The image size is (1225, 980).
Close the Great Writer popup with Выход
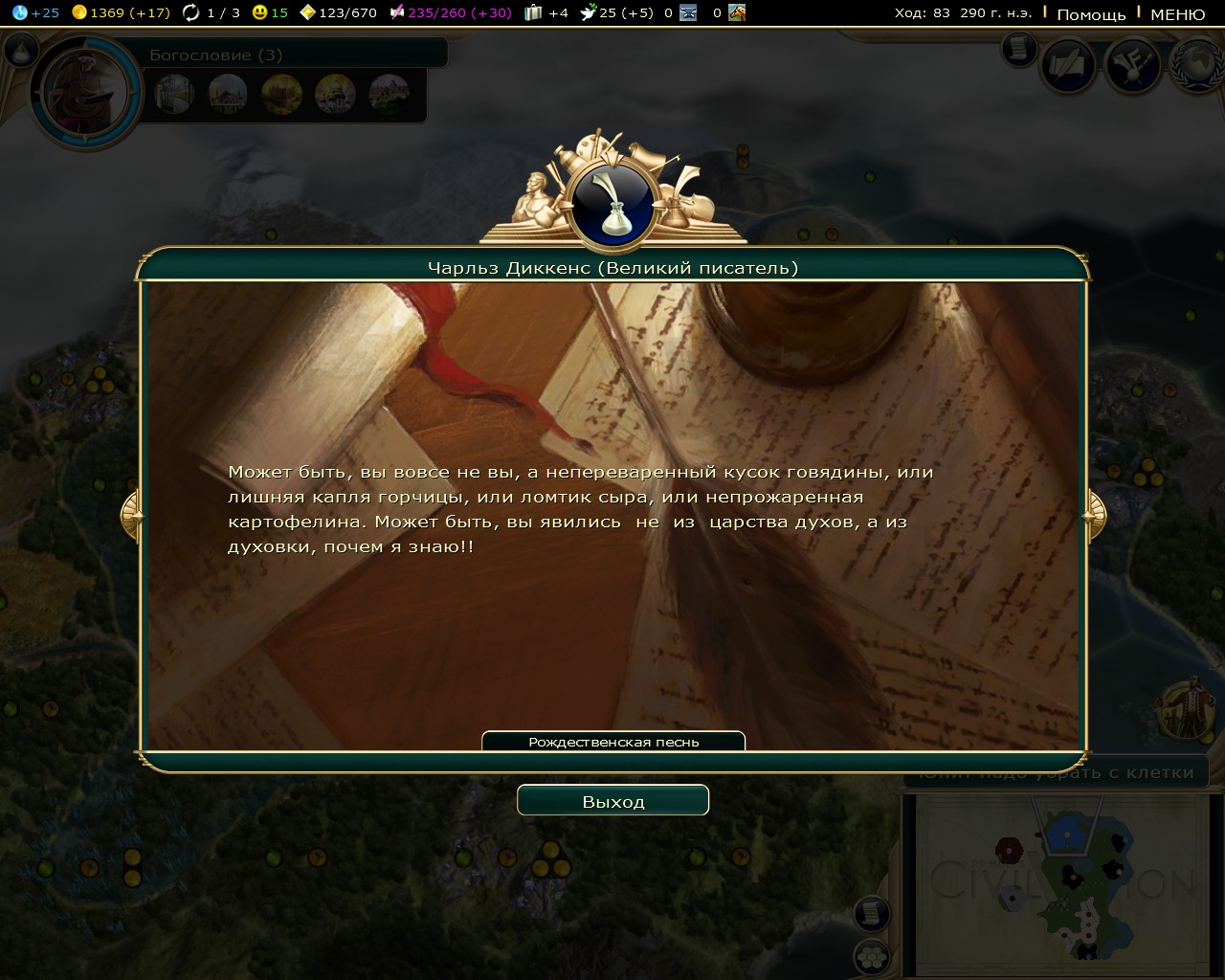coord(612,801)
